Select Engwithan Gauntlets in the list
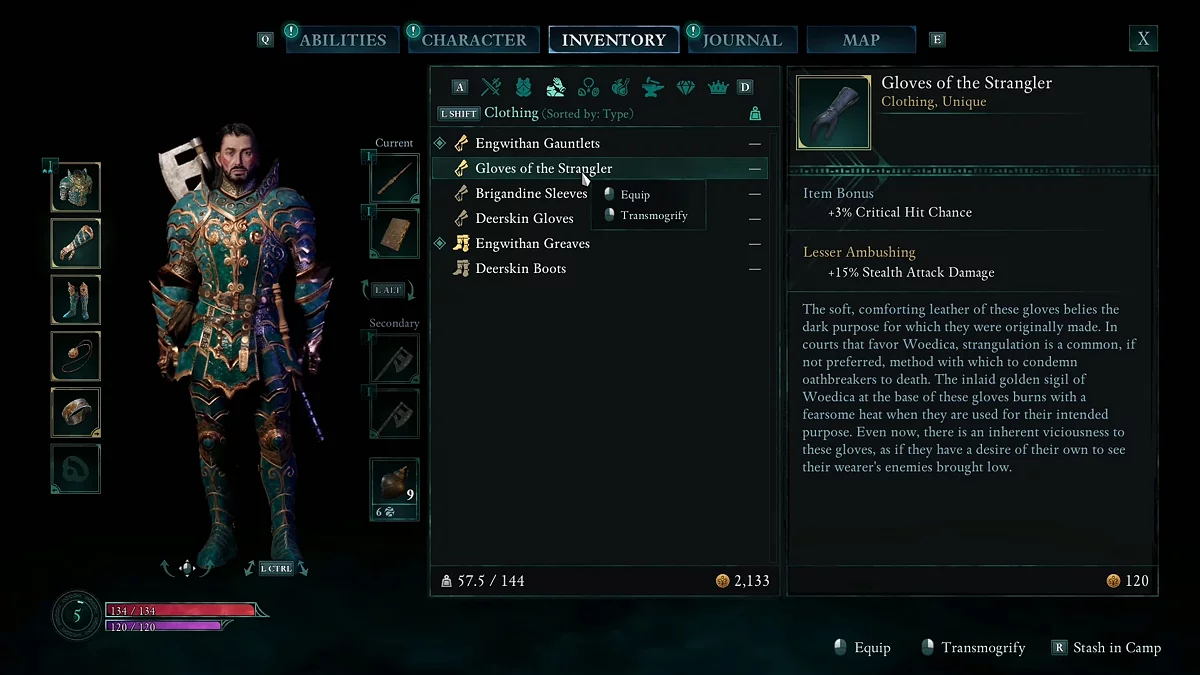 pos(537,144)
